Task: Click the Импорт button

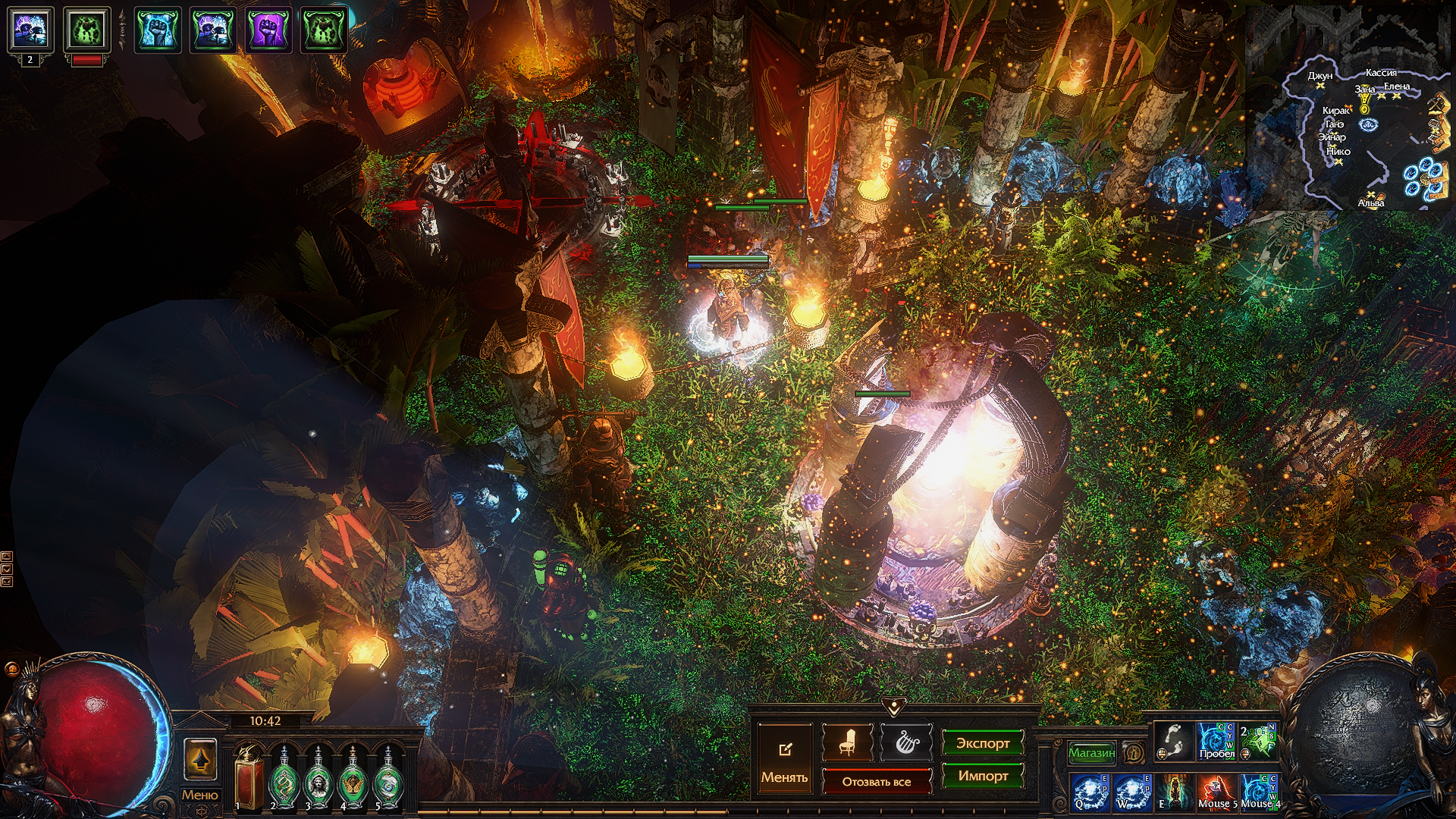Action: coord(982,776)
